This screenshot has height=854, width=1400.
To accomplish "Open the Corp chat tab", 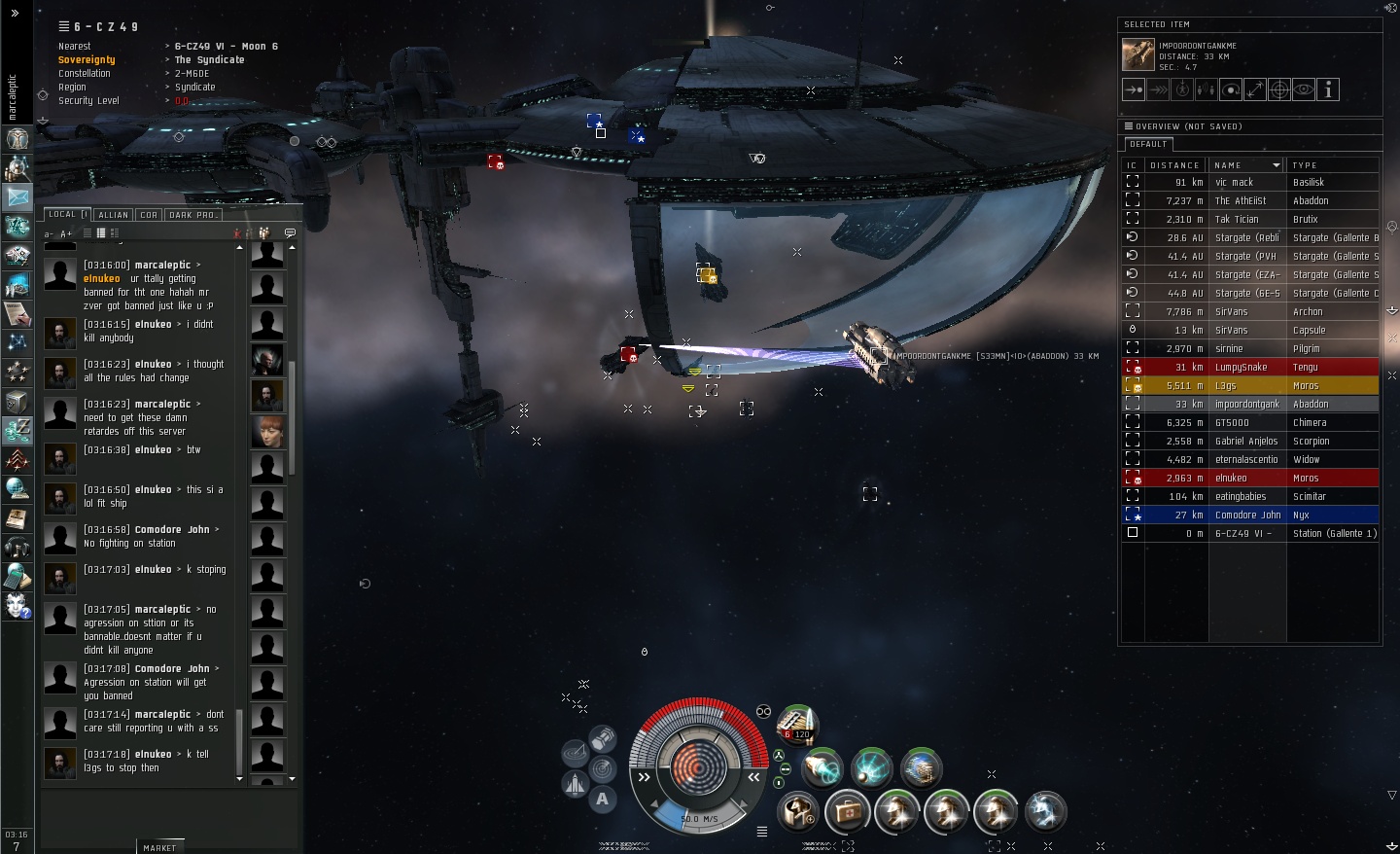I will [x=149, y=215].
